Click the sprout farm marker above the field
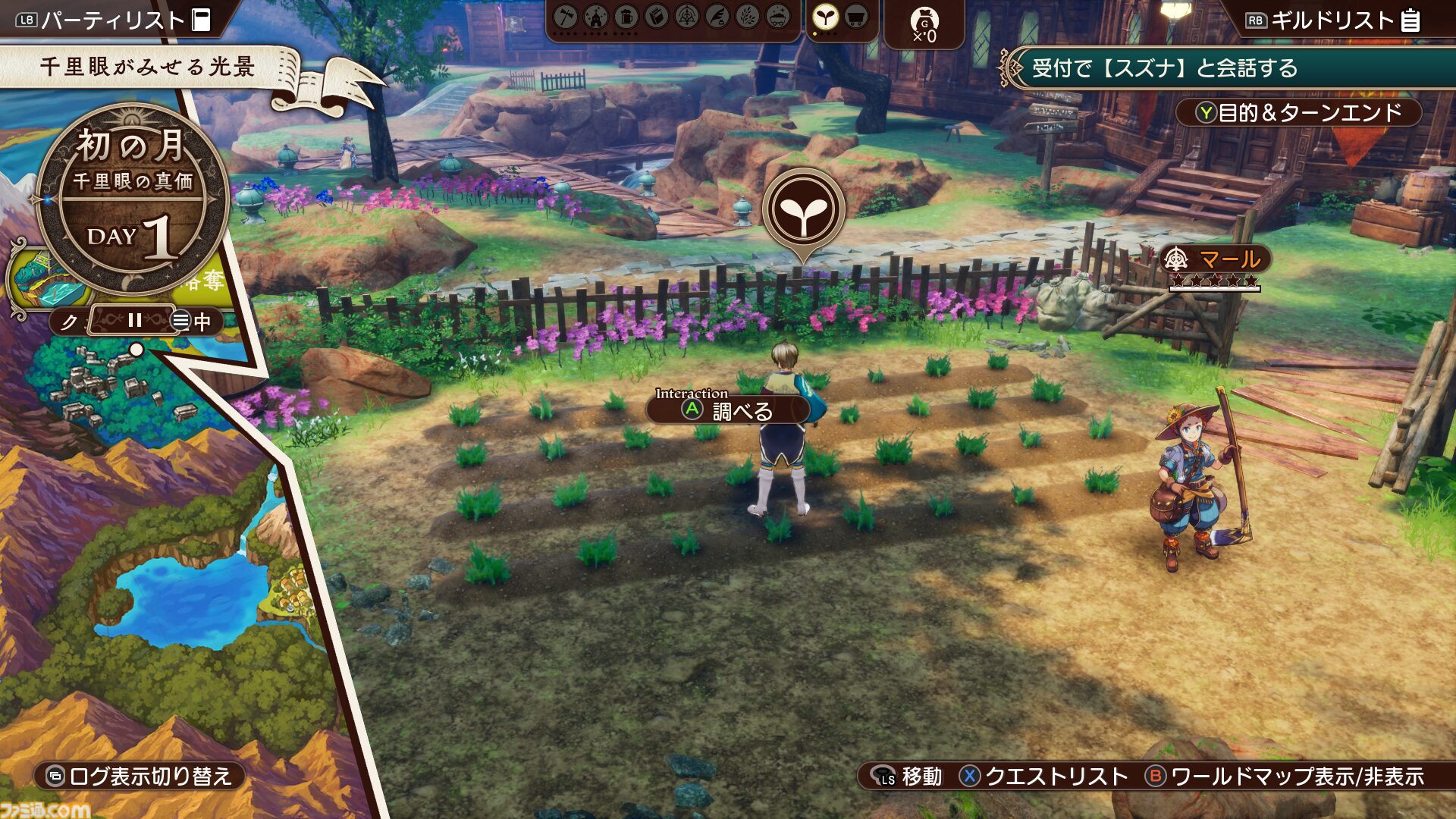The image size is (1456, 819). click(x=803, y=210)
